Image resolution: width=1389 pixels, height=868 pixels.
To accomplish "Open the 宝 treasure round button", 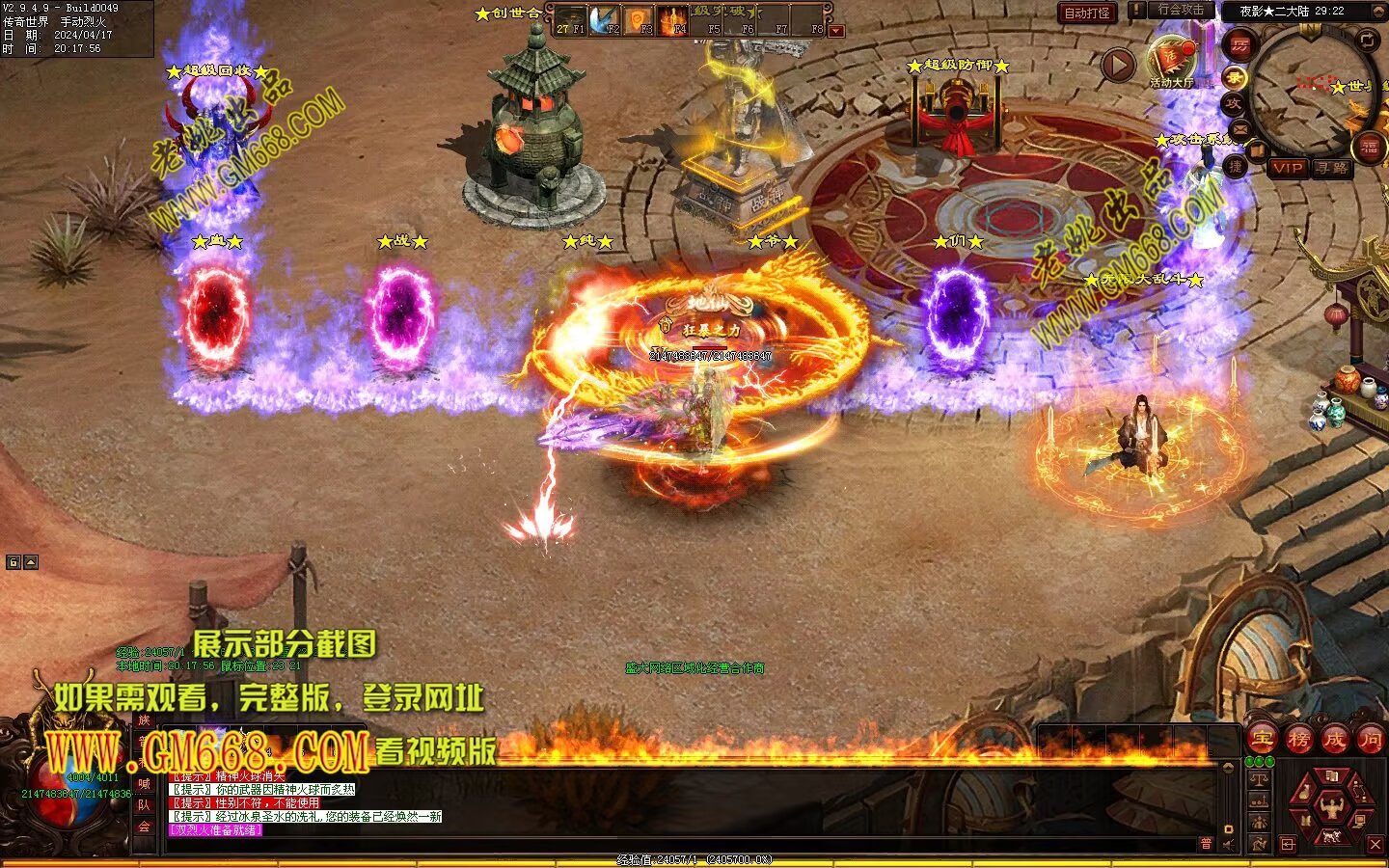I will pyautogui.click(x=1262, y=740).
